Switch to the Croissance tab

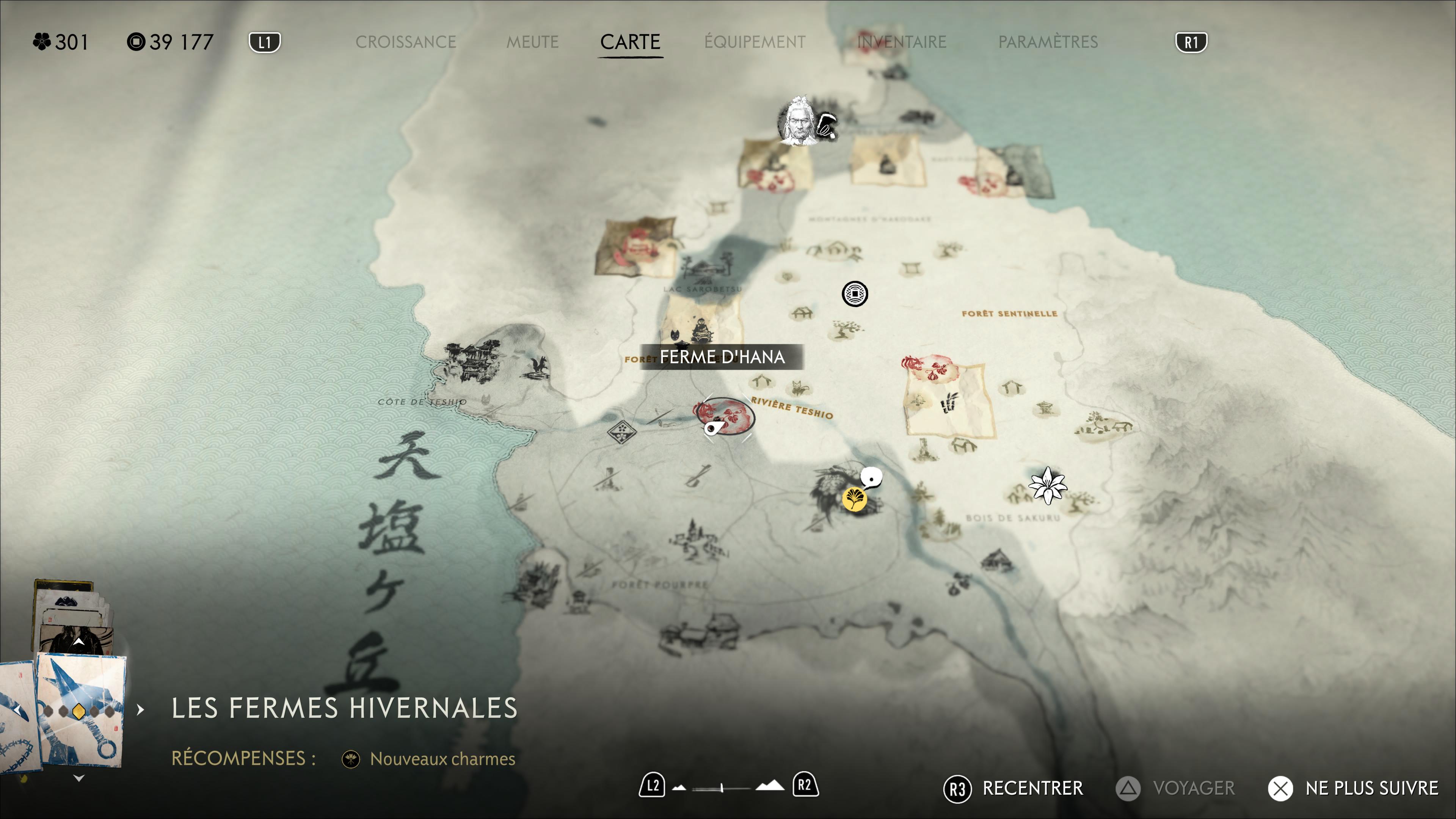click(405, 42)
